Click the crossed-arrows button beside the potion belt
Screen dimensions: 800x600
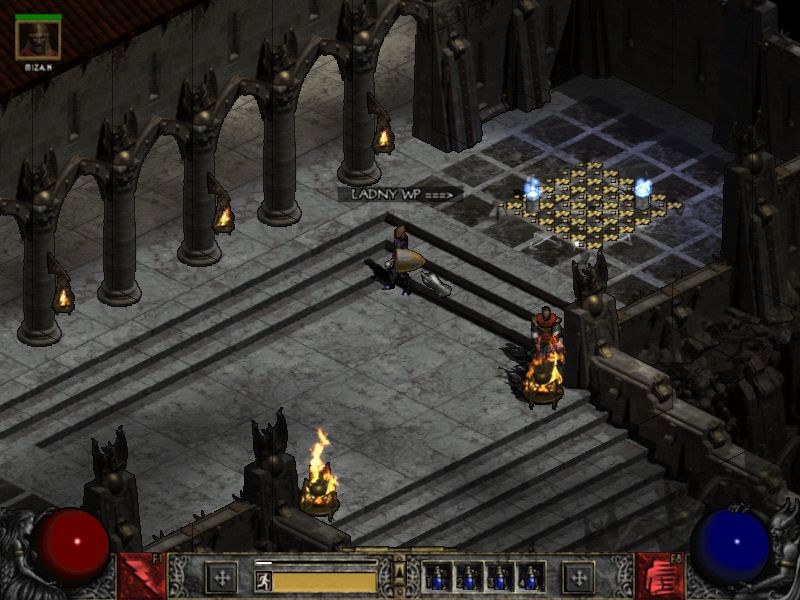tap(578, 577)
